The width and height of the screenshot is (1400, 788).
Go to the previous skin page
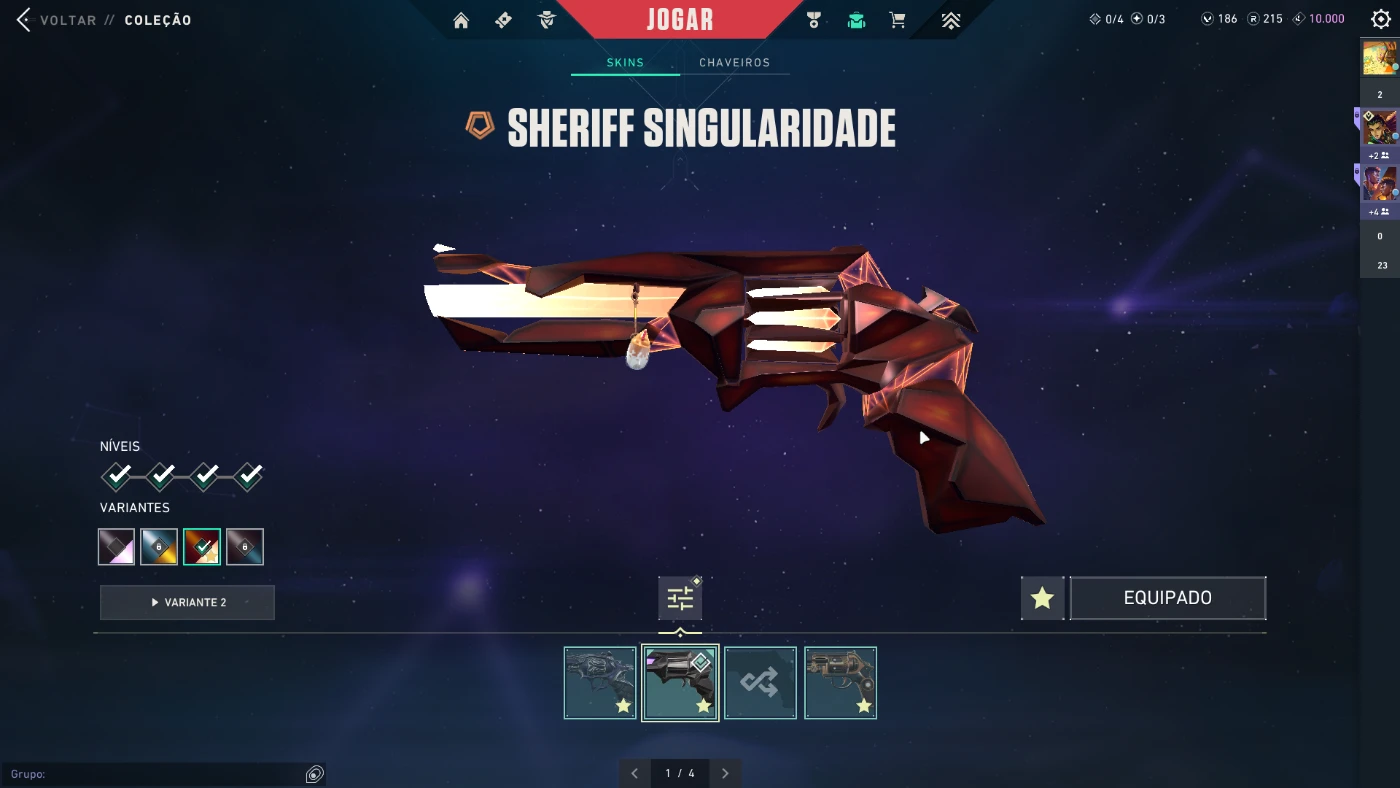(x=634, y=773)
